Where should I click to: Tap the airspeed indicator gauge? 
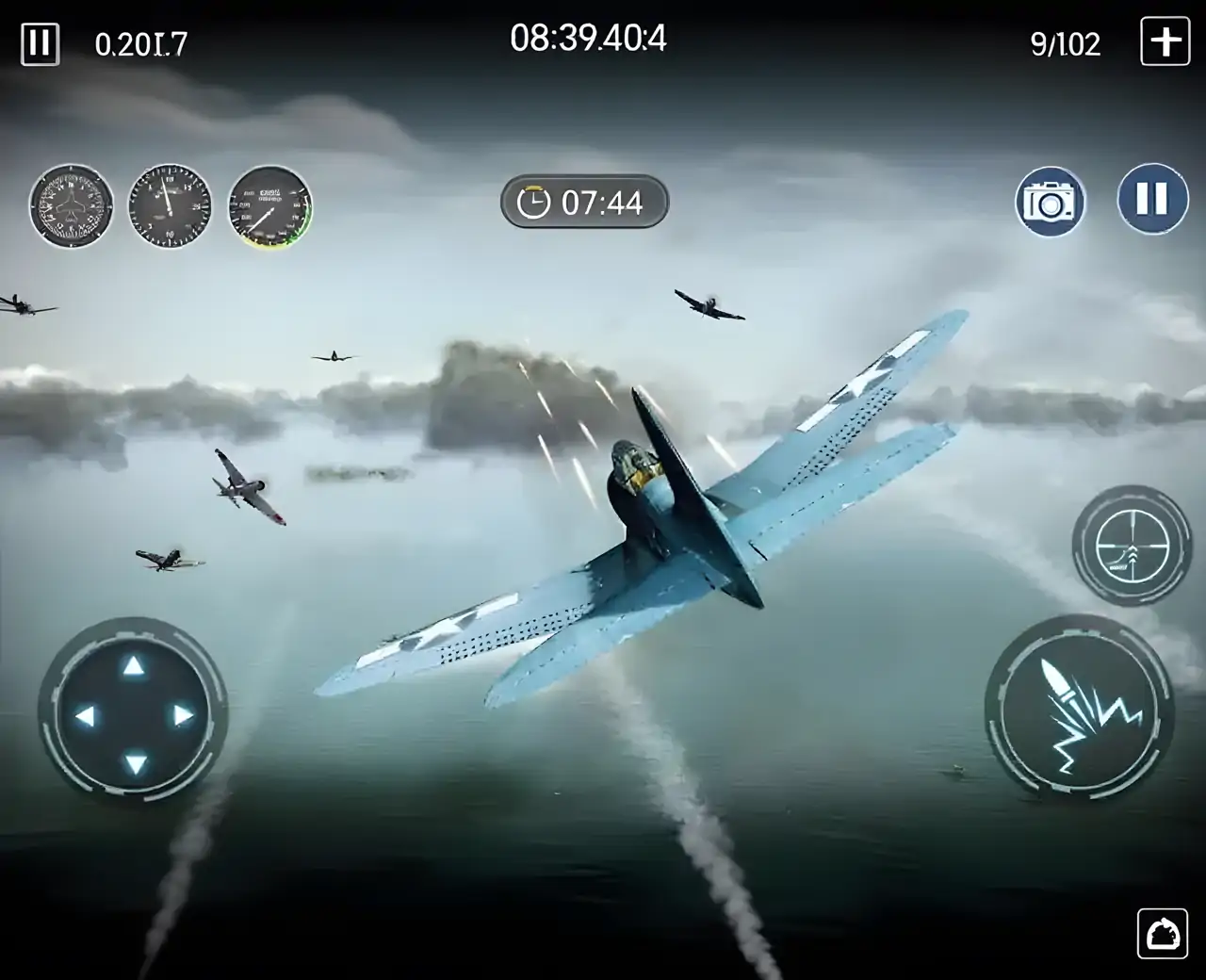point(269,209)
